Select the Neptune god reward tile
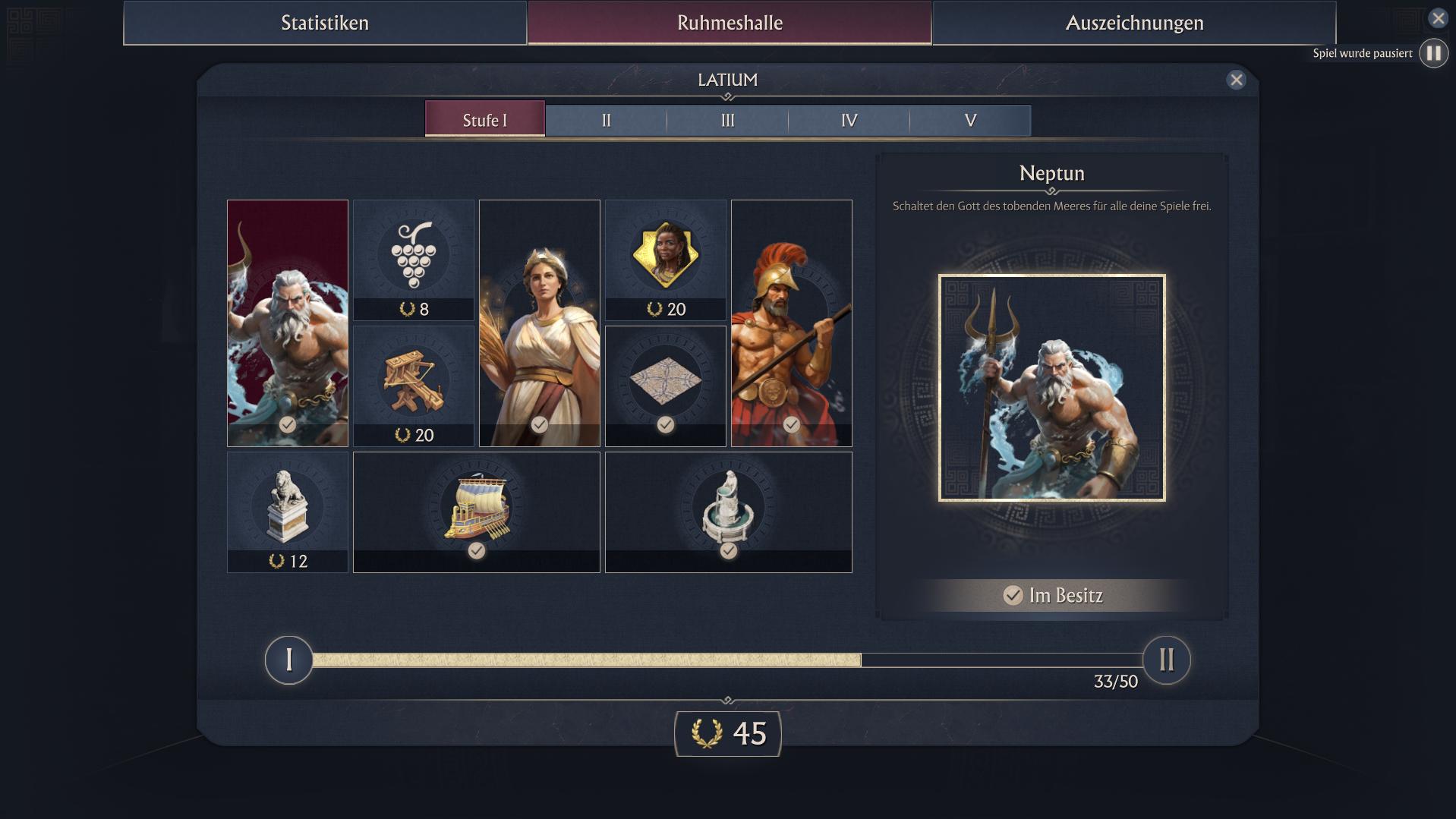Image resolution: width=1456 pixels, height=819 pixels. point(288,323)
